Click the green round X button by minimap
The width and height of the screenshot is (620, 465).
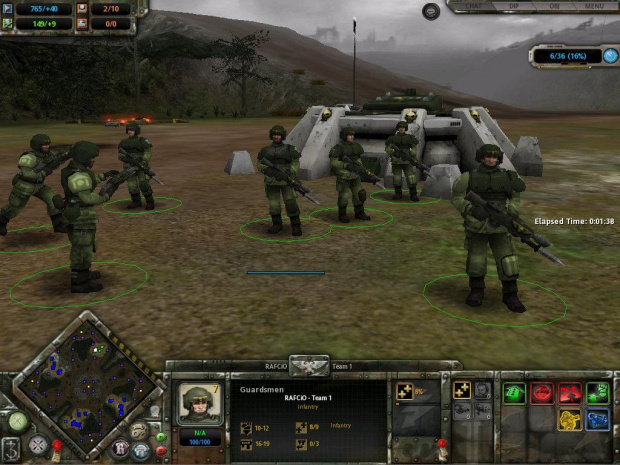[x=17, y=422]
